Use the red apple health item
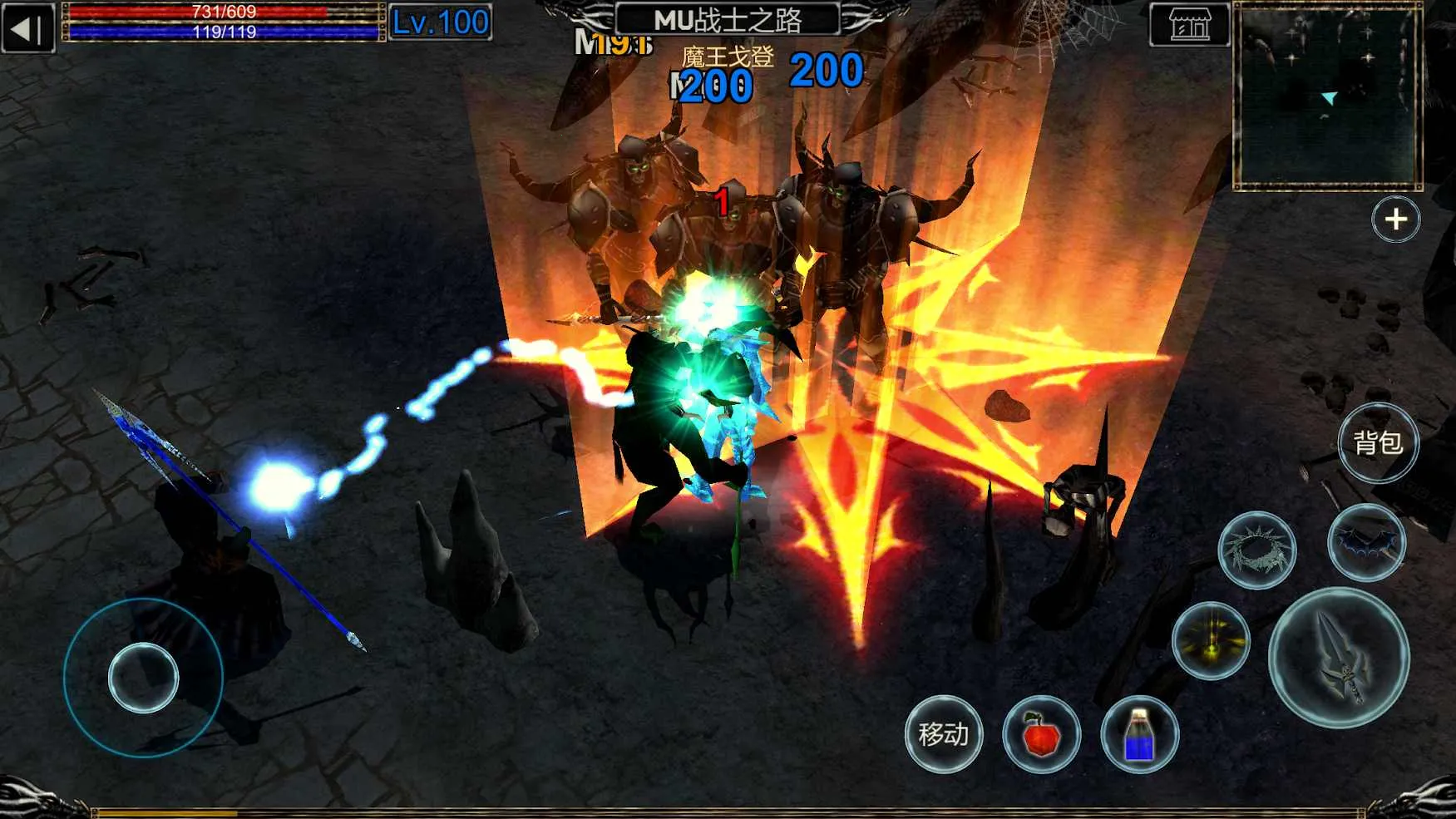This screenshot has width=1456, height=819. 1041,735
